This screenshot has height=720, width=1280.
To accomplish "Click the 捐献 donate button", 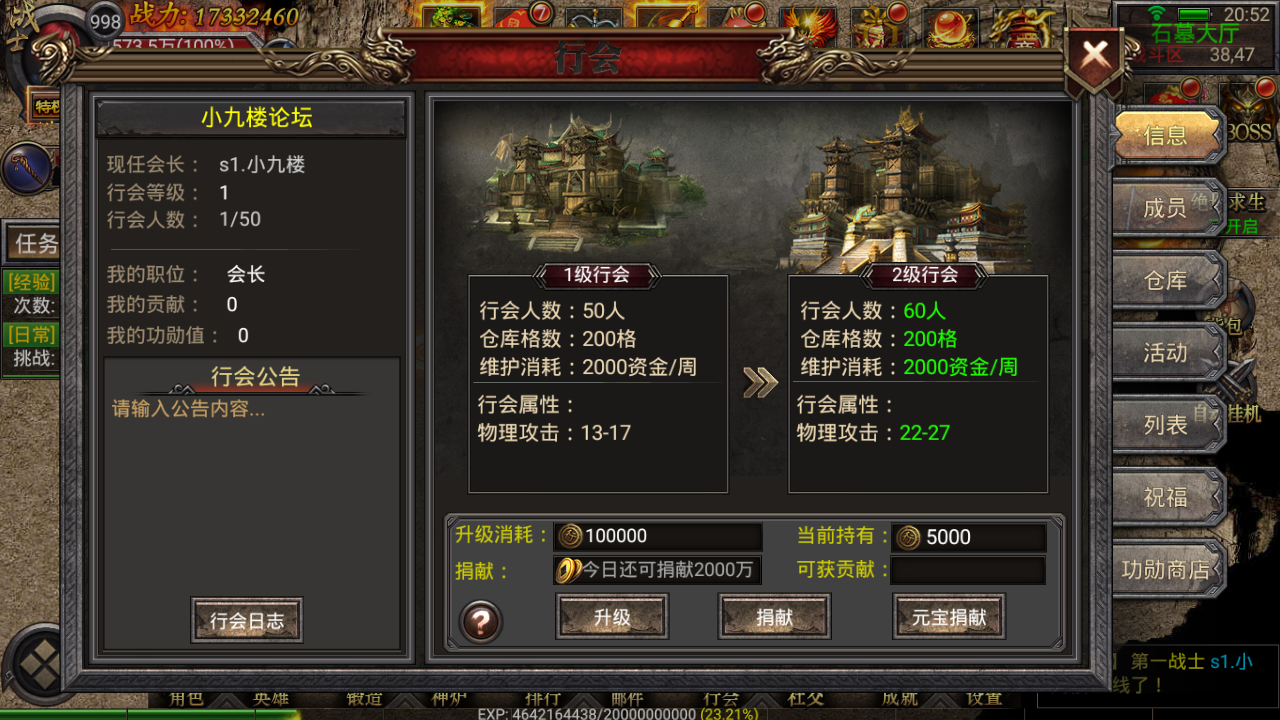I will [x=773, y=617].
